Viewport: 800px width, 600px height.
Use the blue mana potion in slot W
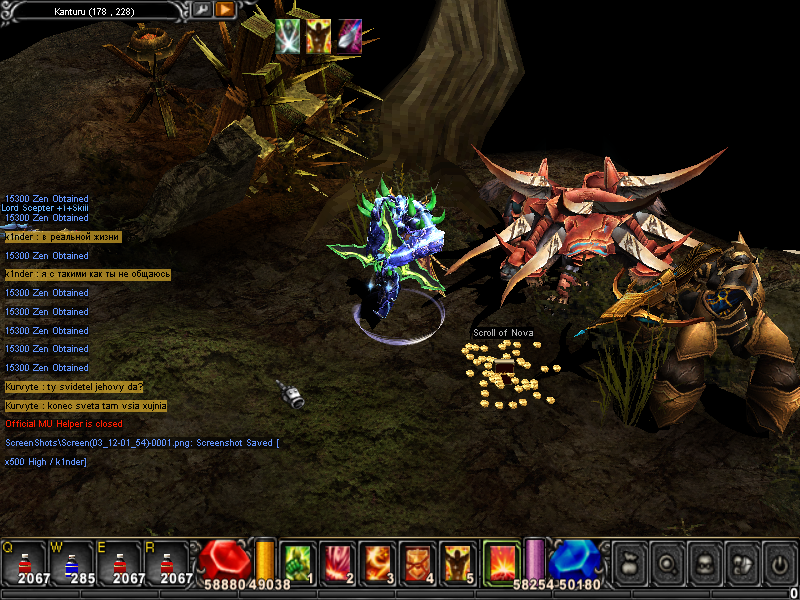coord(72,560)
